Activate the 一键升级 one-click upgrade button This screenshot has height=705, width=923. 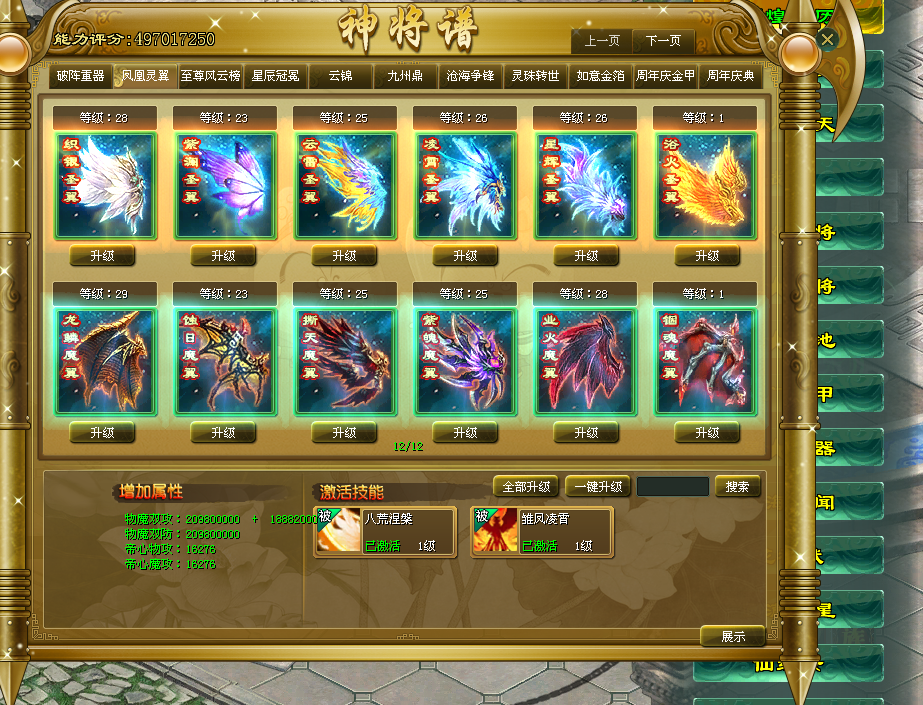coord(598,487)
